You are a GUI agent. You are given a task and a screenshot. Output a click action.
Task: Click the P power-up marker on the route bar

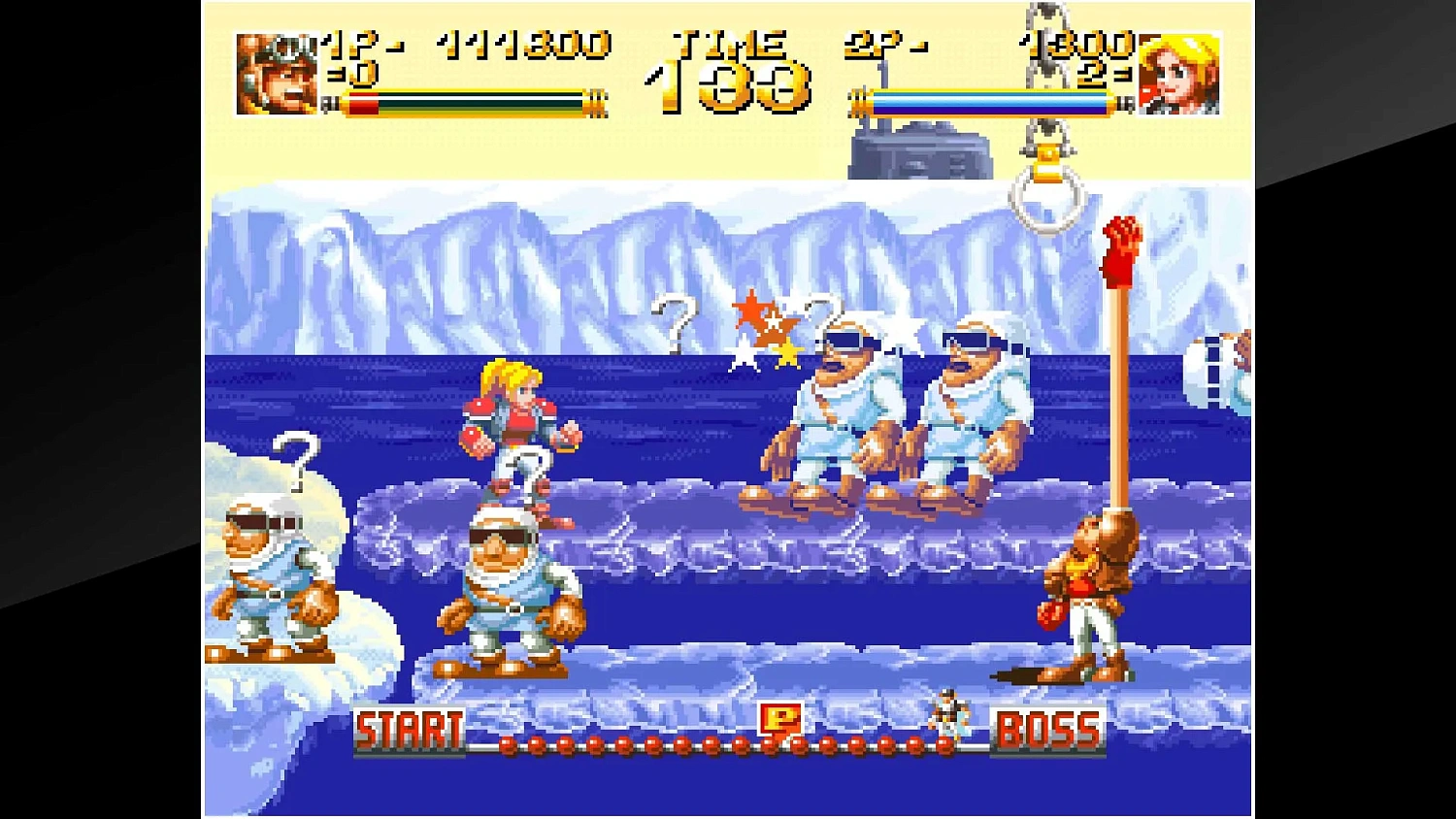click(x=782, y=720)
